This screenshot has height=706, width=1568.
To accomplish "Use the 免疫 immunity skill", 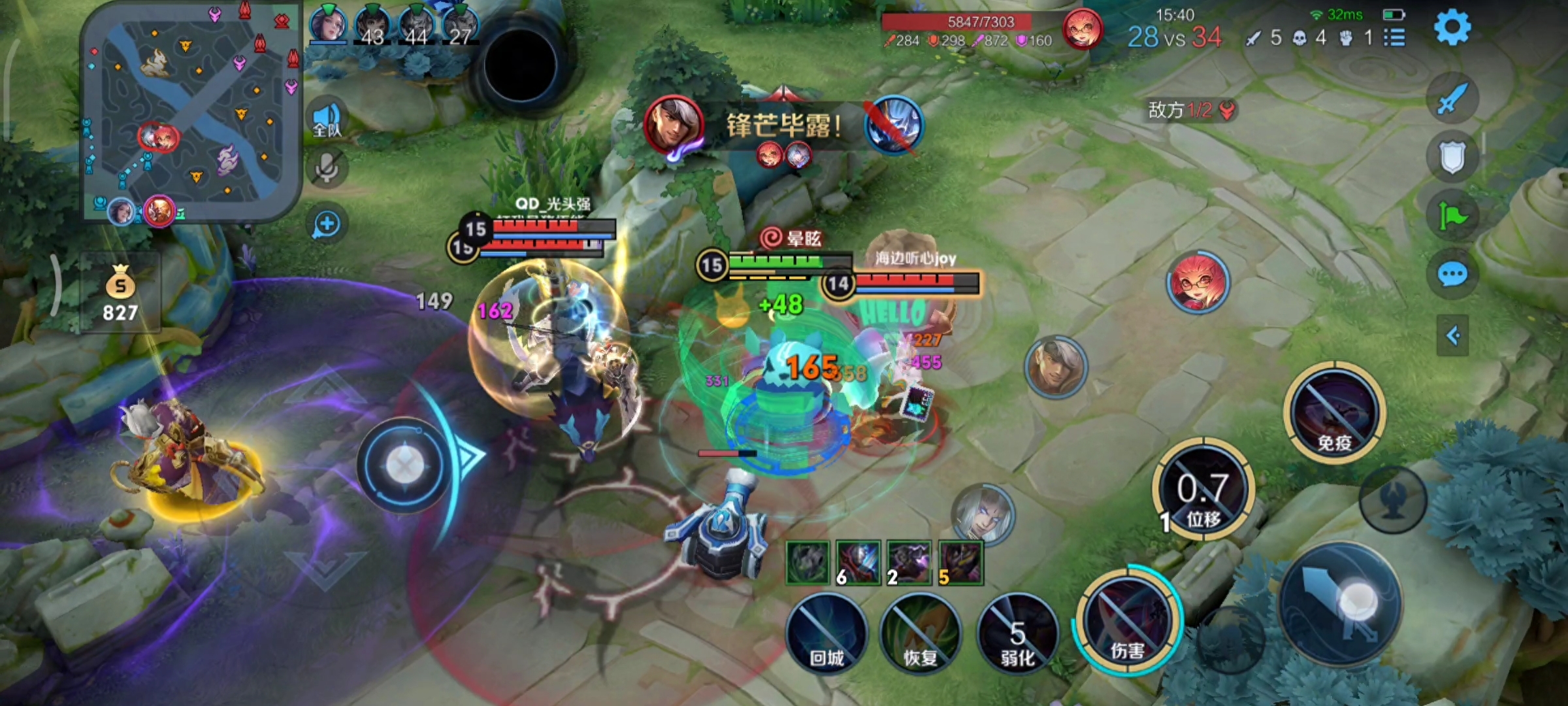I will coord(1333,413).
